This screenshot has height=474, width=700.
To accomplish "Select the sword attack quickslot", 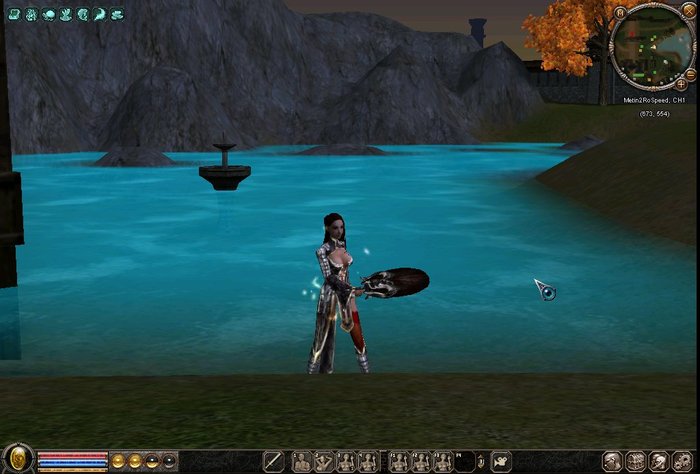I will click(x=273, y=461).
